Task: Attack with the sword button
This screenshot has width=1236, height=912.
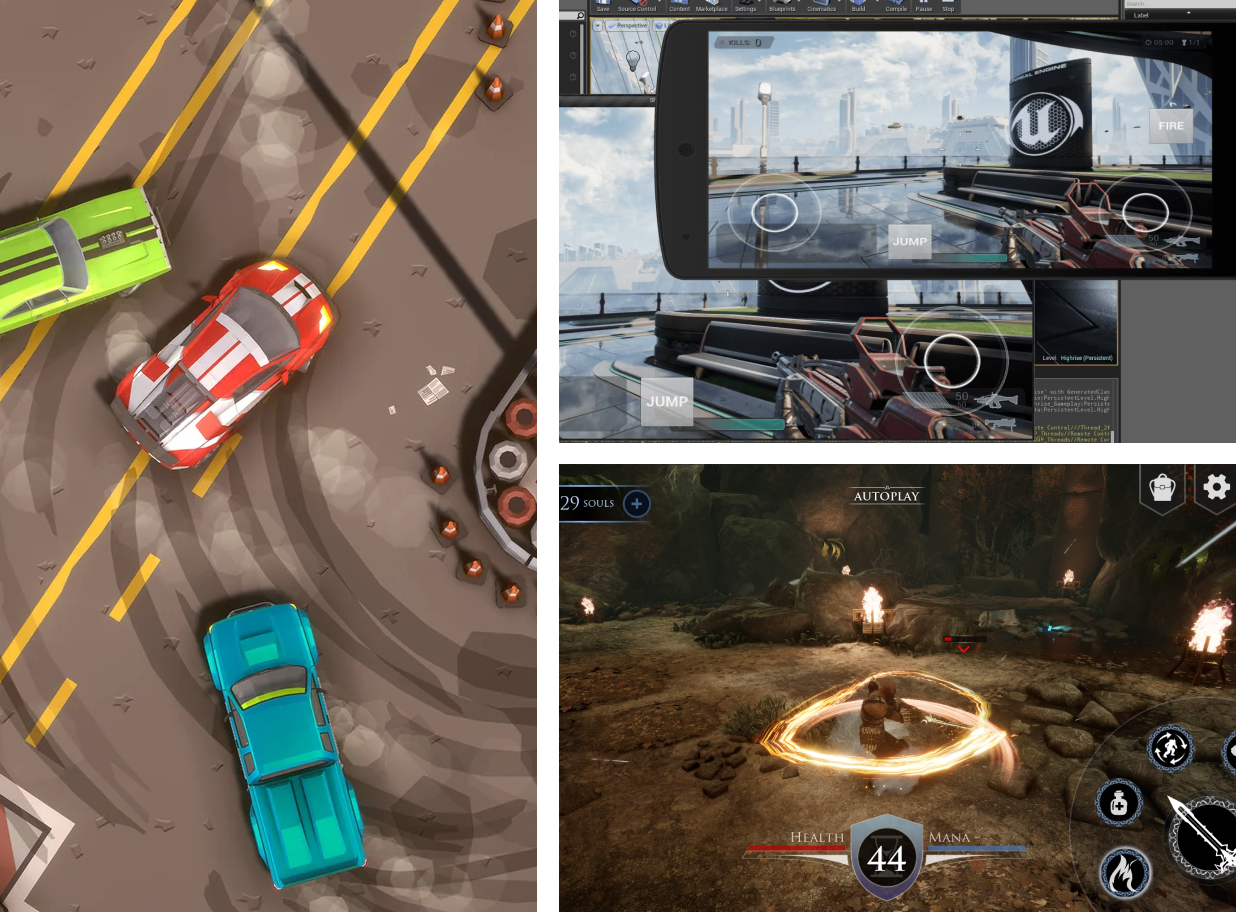Action: point(1205,838)
